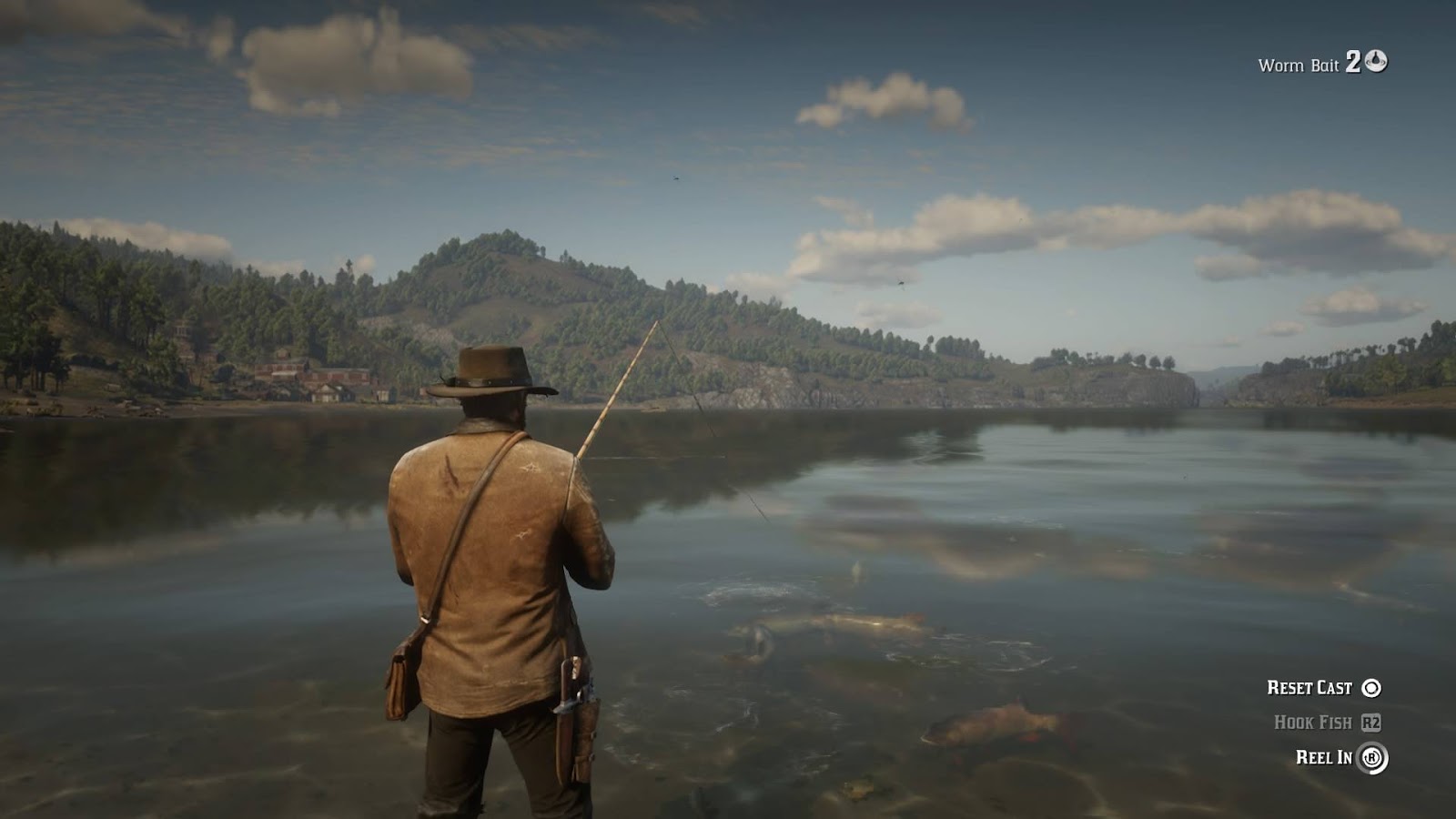The image size is (1456, 819).
Task: Select the Worm Bait item icon
Action: [x=1376, y=61]
